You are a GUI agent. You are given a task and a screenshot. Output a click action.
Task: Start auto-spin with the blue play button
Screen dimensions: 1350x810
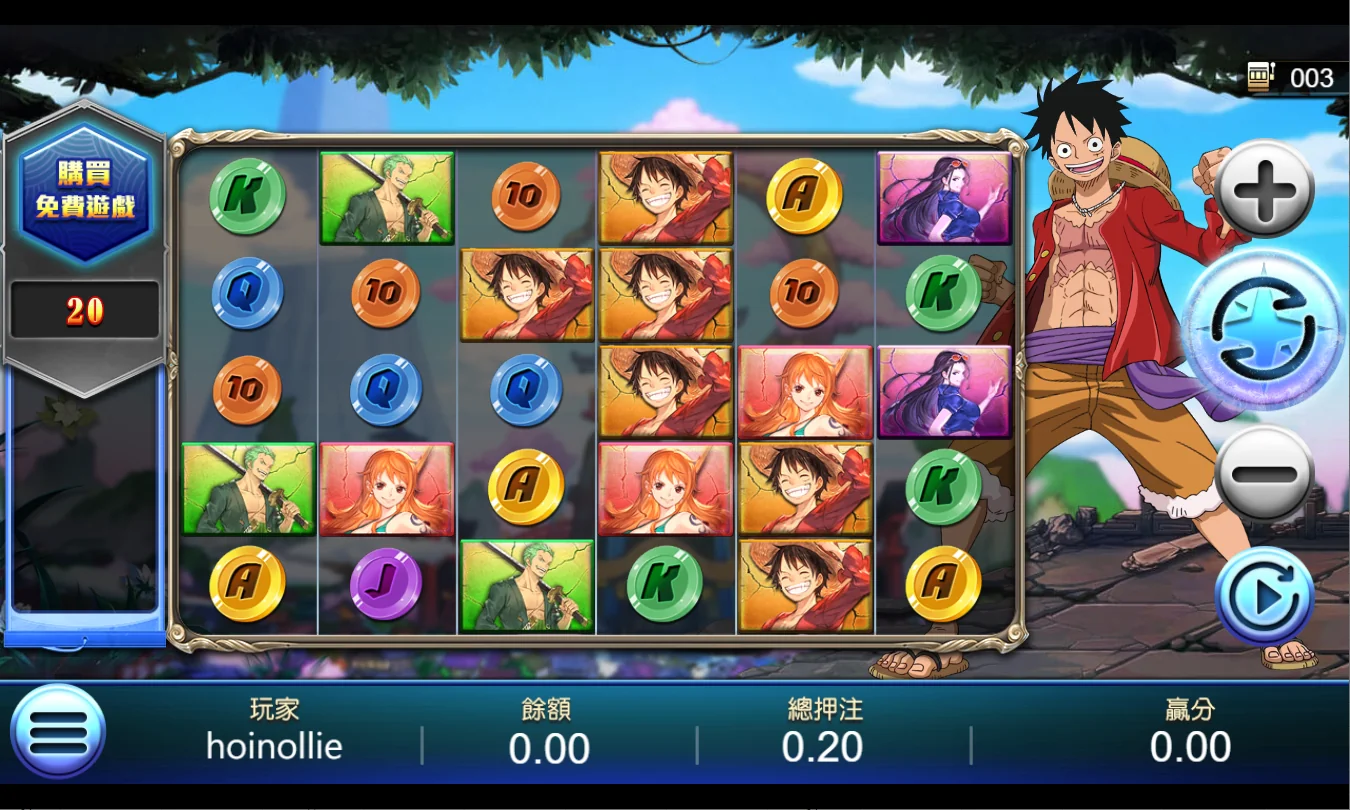click(1264, 597)
